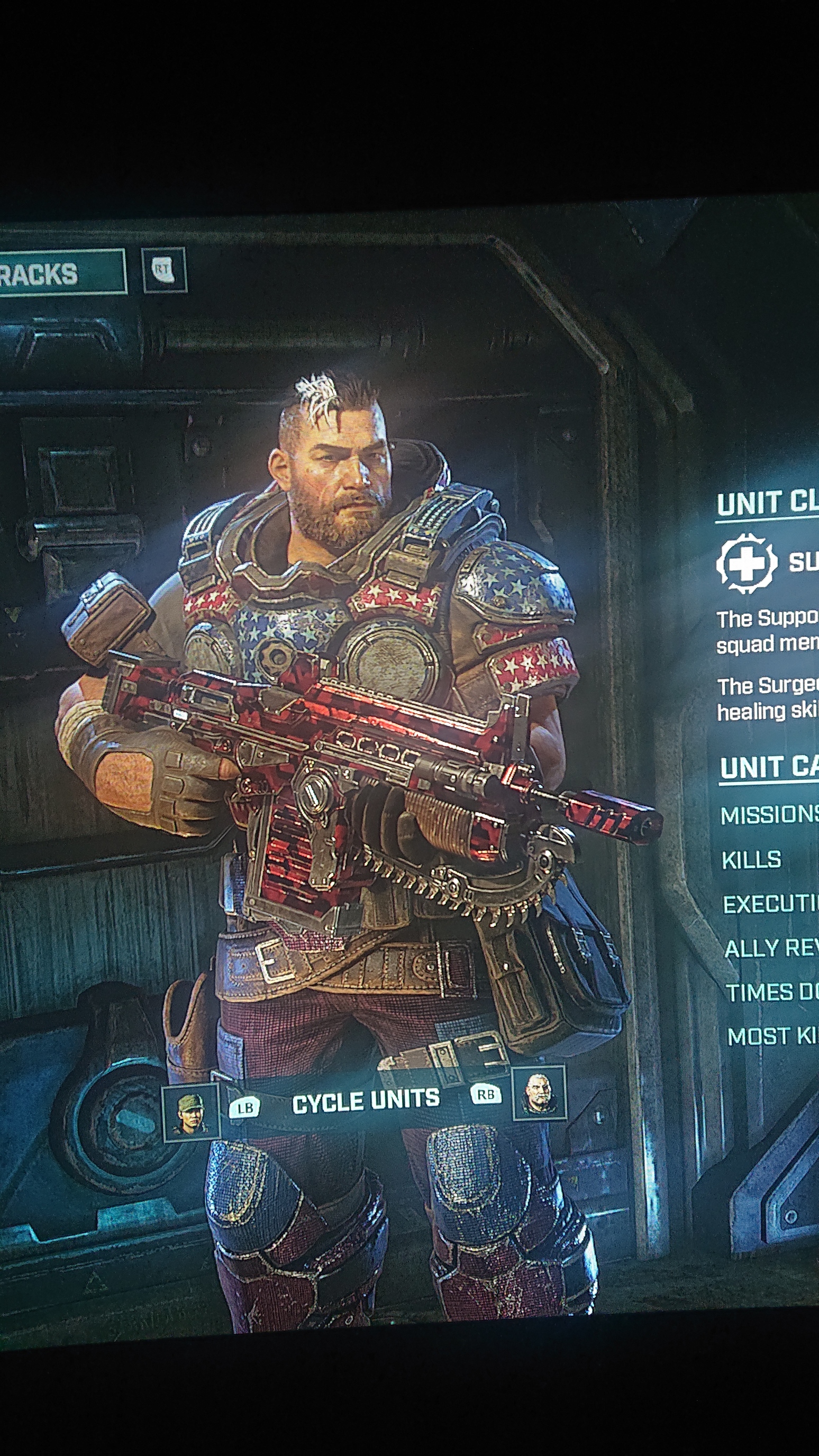
Task: Choose the white-bearded unit portrait
Action: tap(539, 1093)
